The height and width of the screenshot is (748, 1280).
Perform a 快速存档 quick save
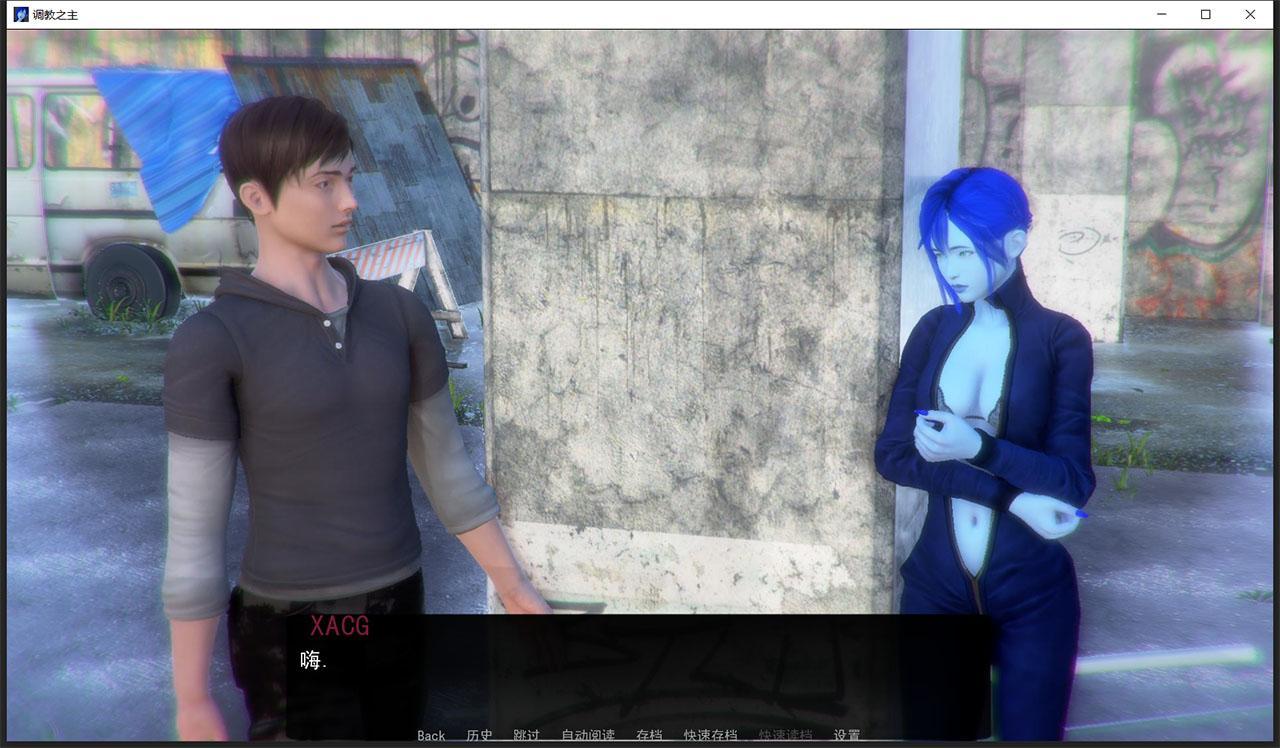coord(710,735)
